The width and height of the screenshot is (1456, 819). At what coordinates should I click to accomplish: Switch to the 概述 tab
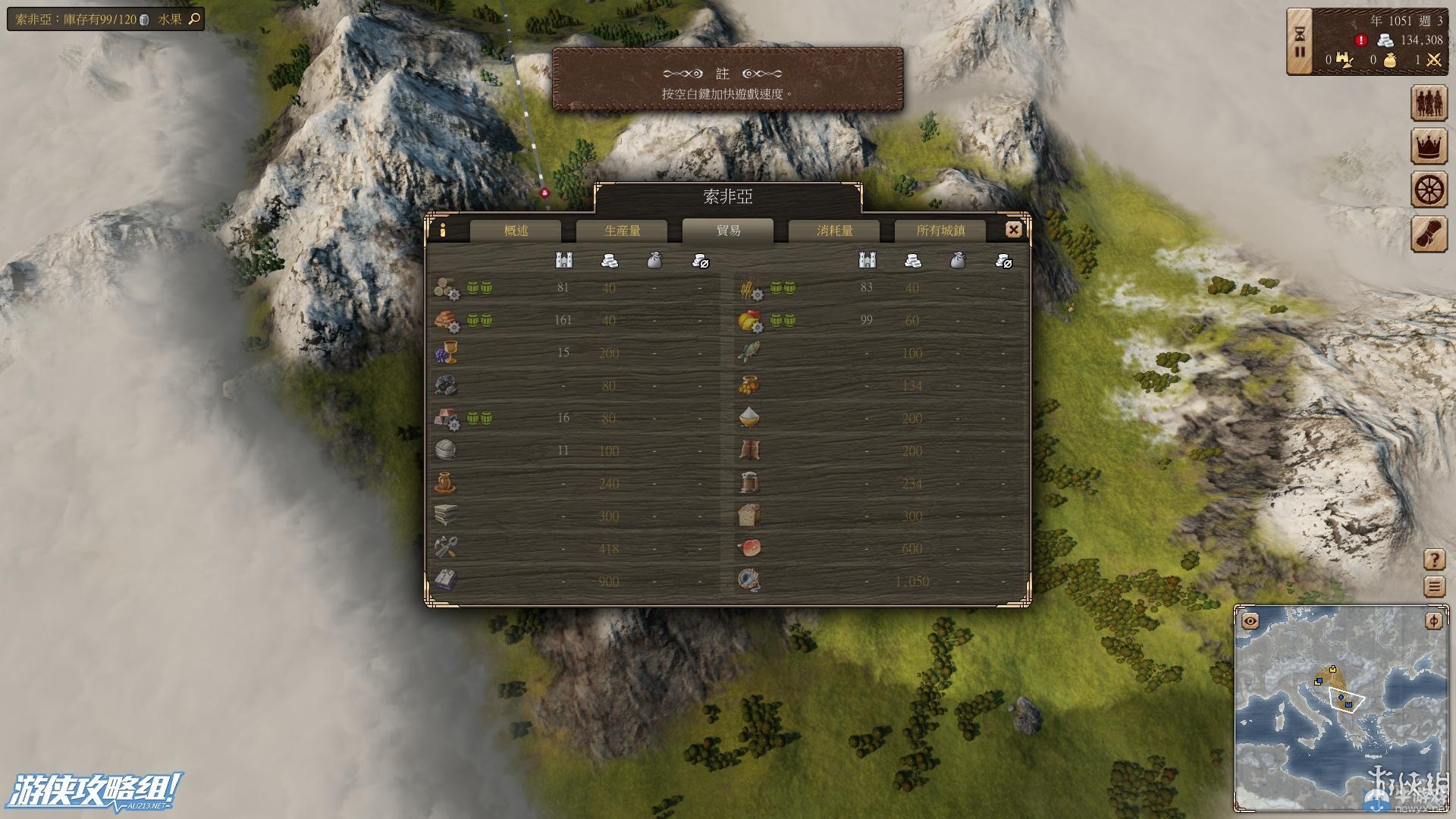(516, 231)
